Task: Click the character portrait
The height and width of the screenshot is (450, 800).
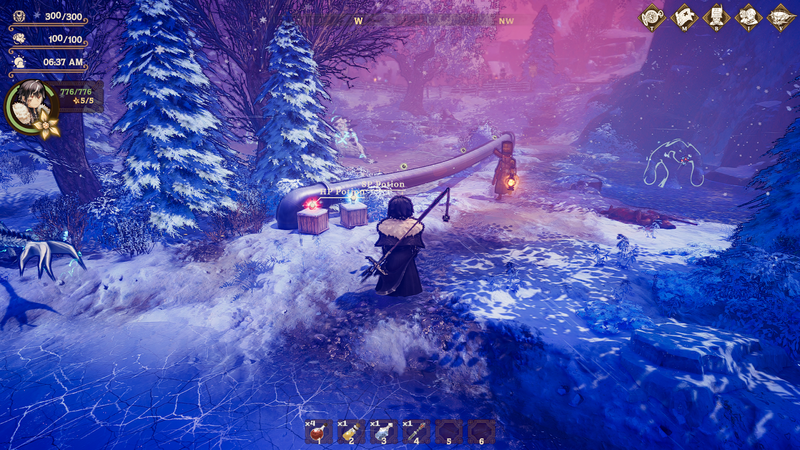Action: click(x=29, y=105)
